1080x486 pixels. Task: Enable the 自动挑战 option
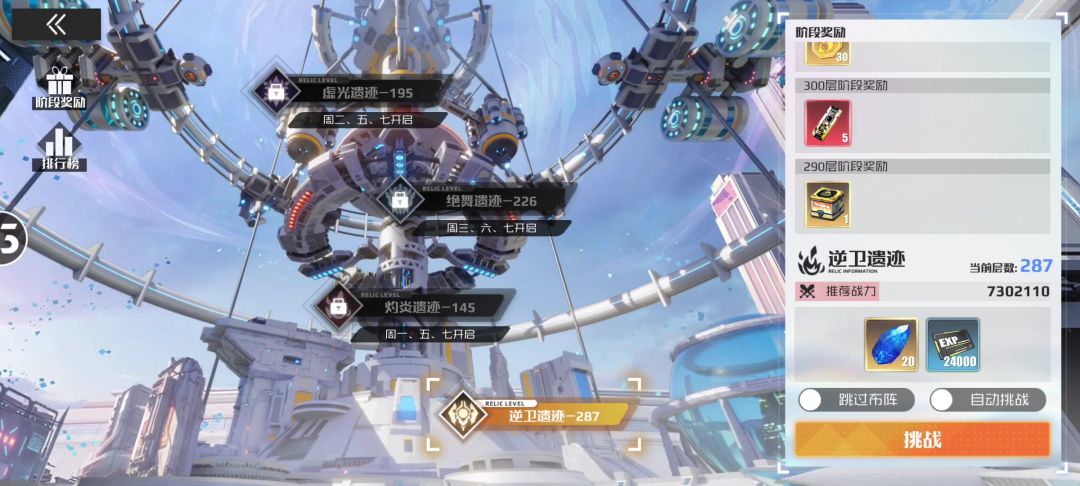pos(942,400)
